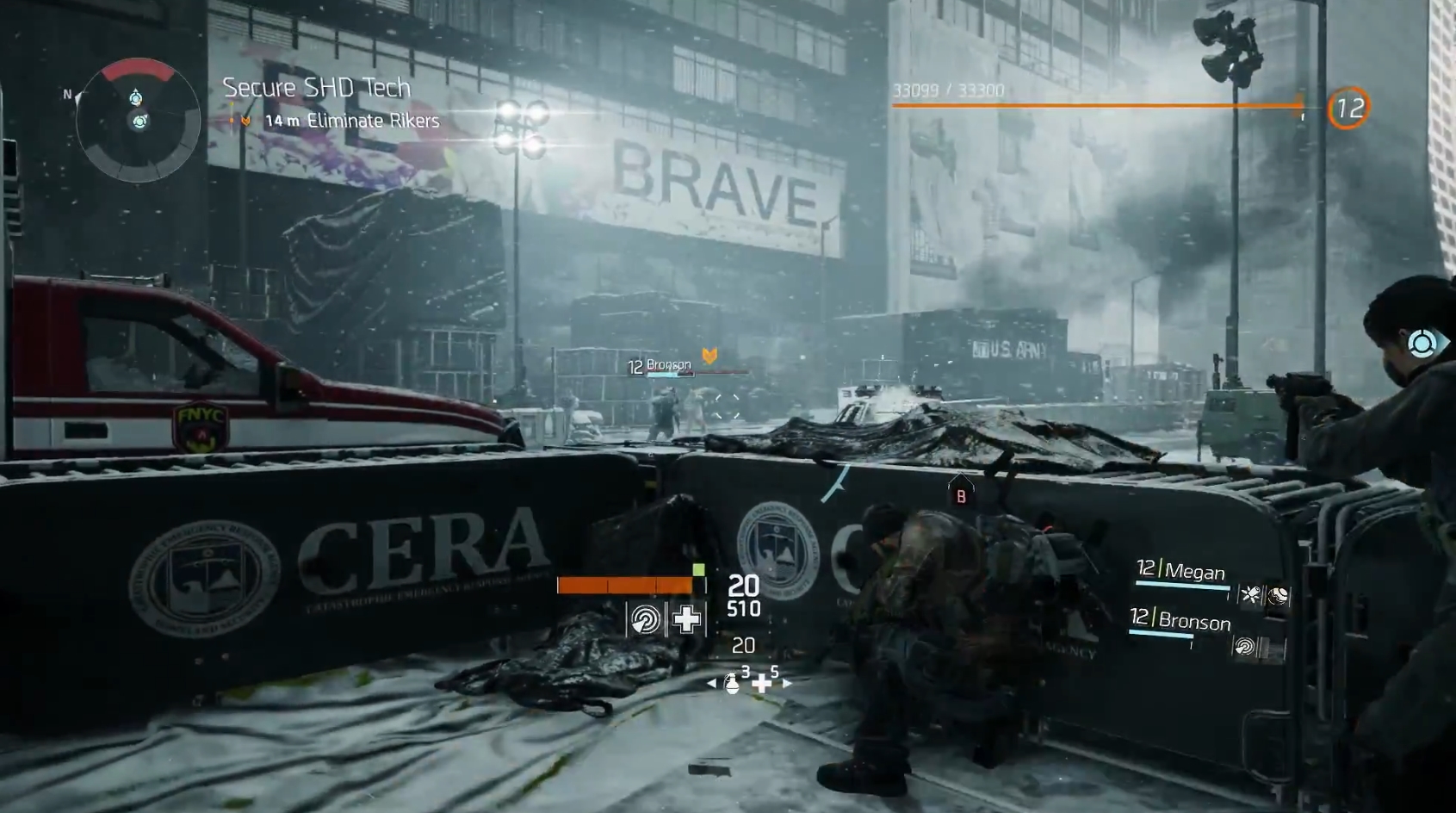Viewport: 1456px width, 813px height.
Task: Click the orange XP progress bar
Action: point(1098,107)
